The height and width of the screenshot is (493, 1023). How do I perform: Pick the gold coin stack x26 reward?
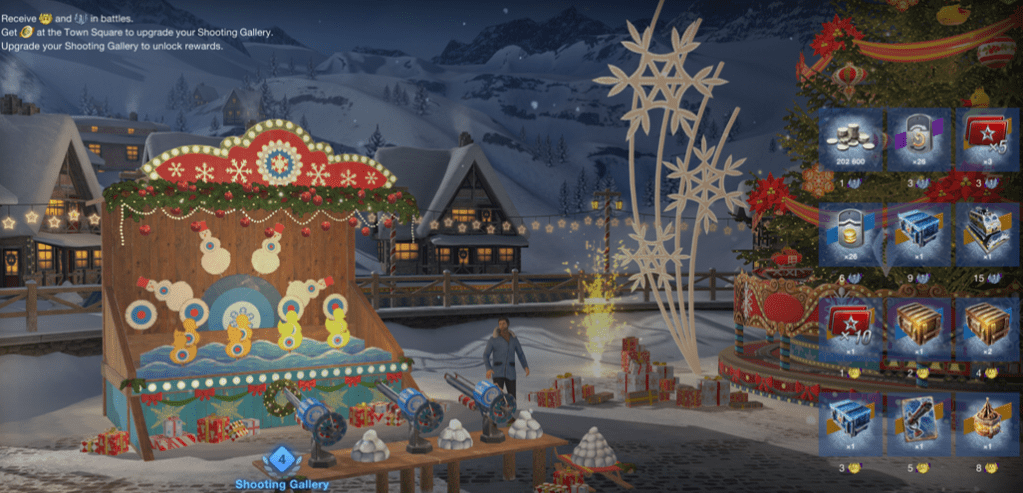tap(848, 233)
